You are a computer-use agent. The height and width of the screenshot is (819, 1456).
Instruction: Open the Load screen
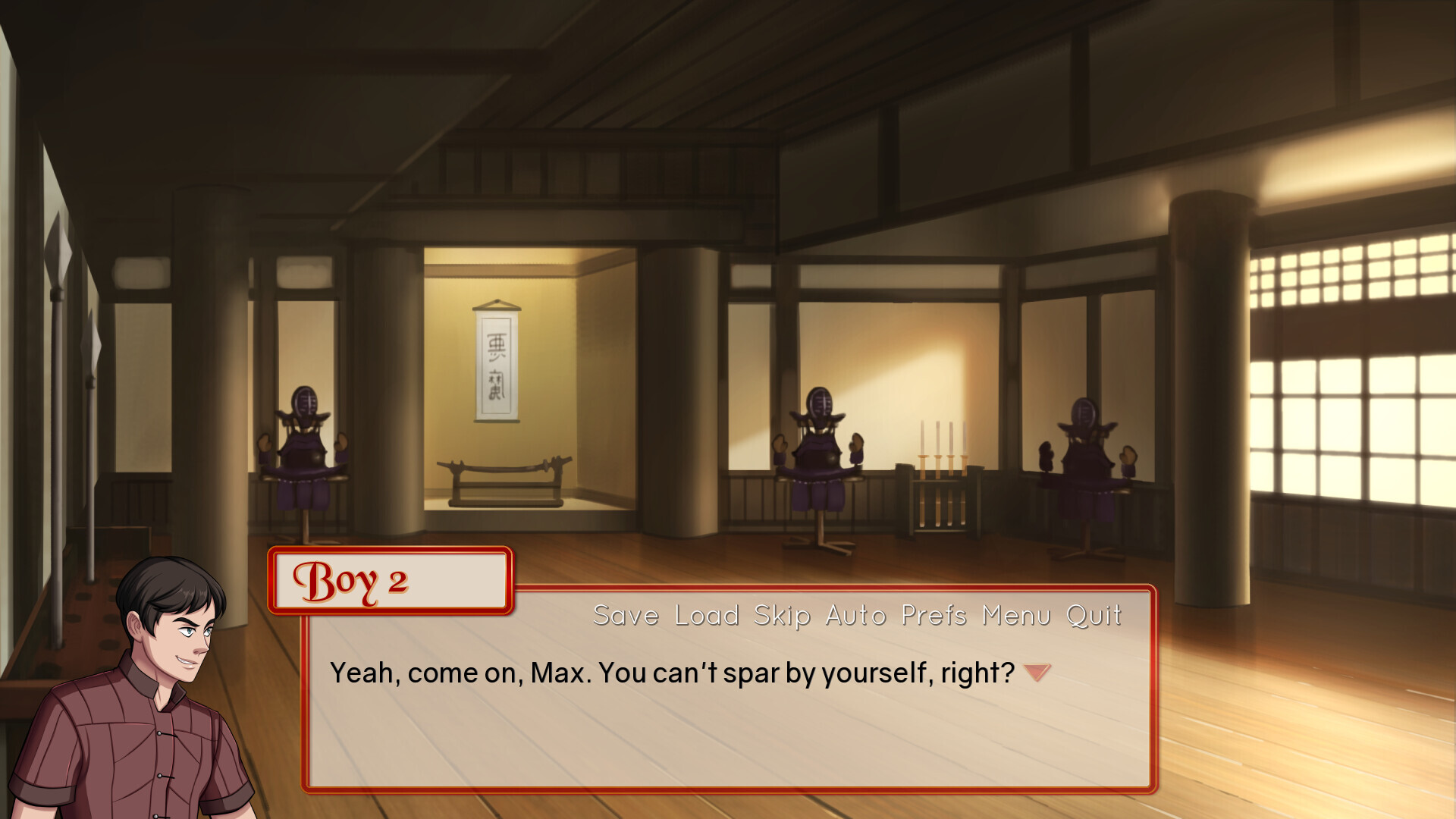click(x=707, y=616)
